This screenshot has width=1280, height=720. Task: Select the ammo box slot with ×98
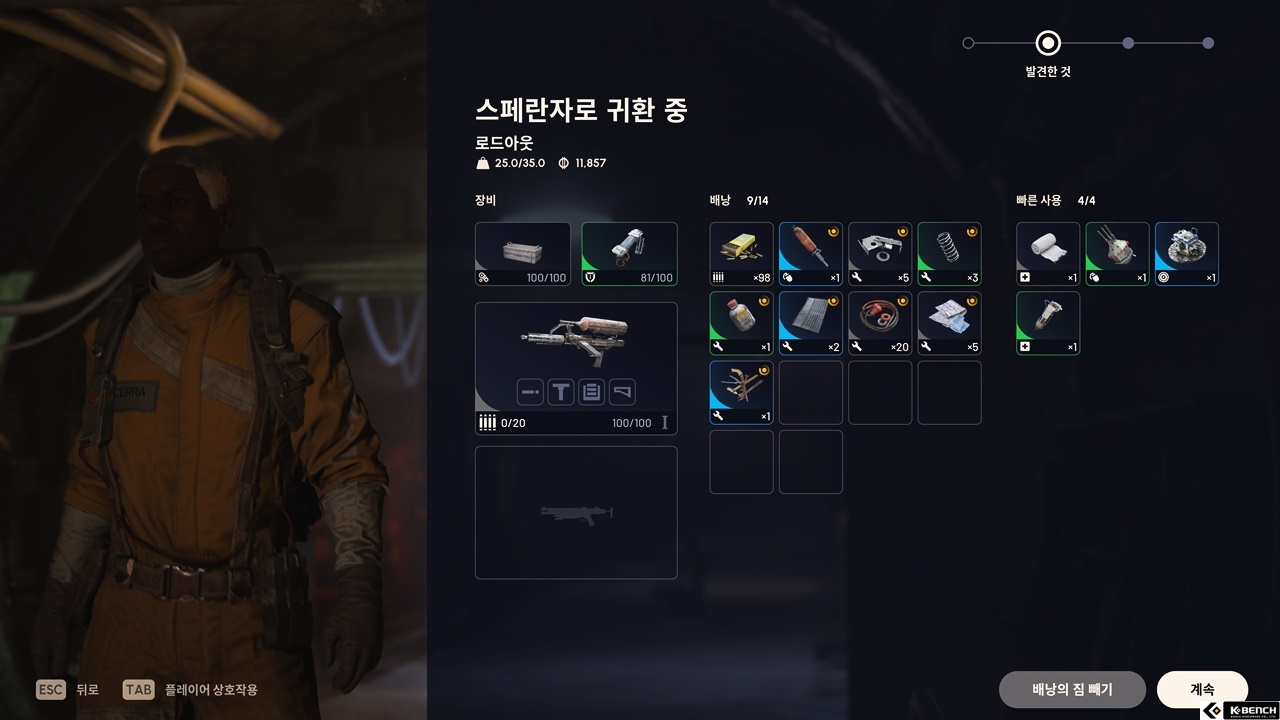click(741, 254)
